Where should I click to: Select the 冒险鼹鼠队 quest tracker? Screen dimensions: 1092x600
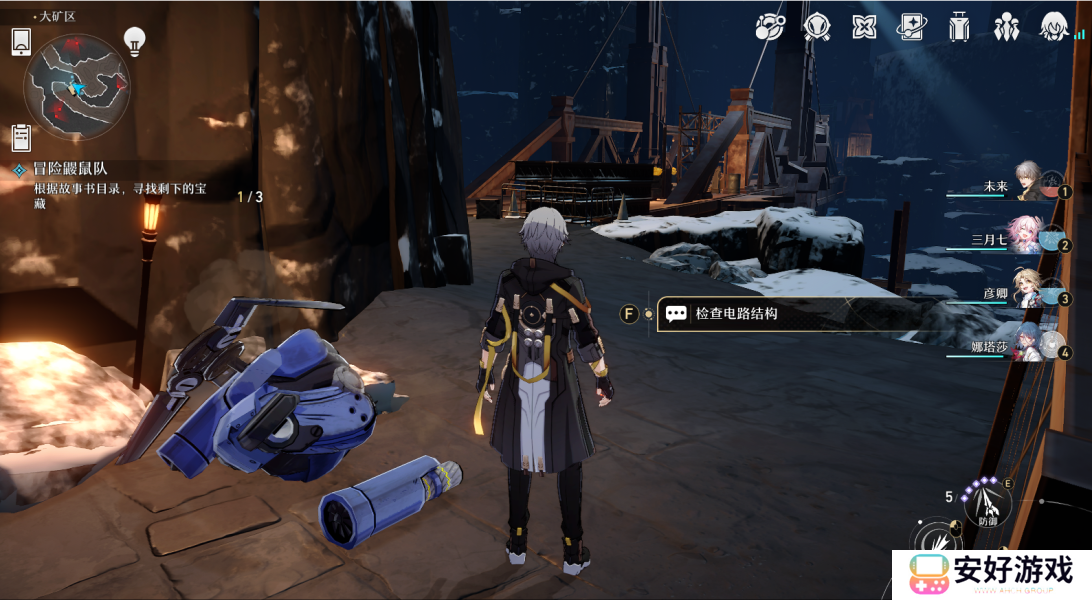tap(71, 169)
